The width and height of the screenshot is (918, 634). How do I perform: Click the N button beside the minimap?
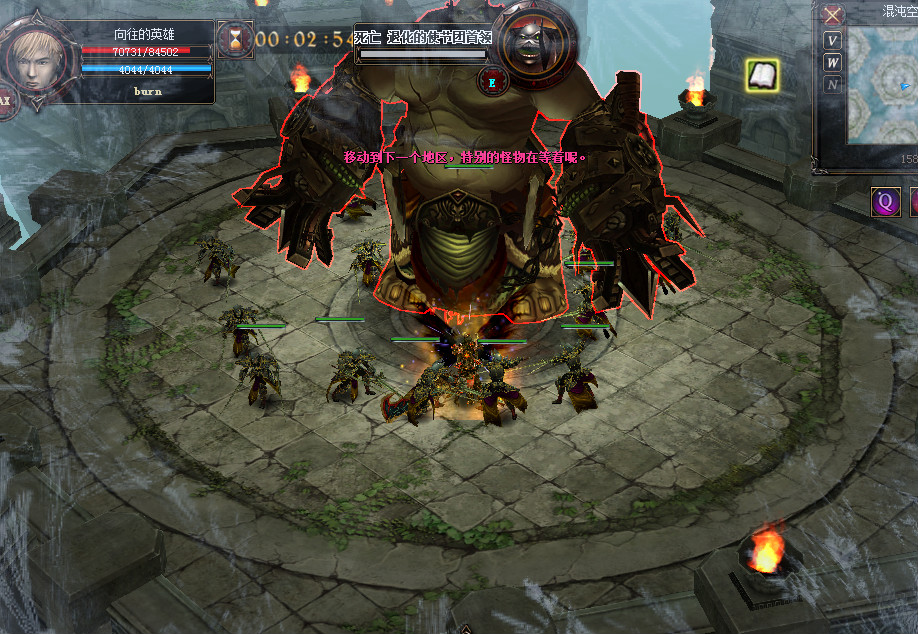click(833, 85)
